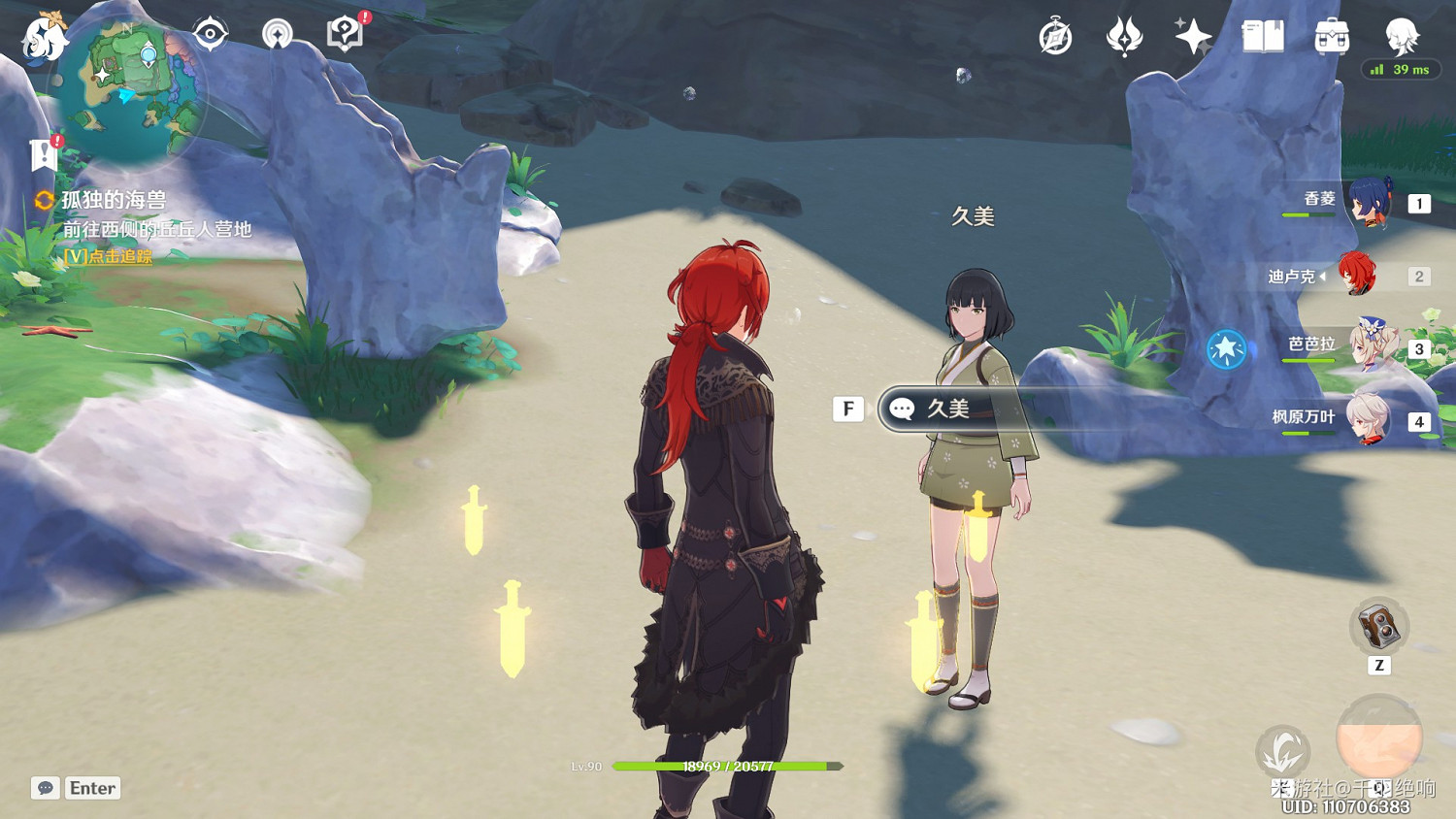1456x819 pixels.
Task: Click the compass navigation icon near minimap
Action: (x=210, y=32)
